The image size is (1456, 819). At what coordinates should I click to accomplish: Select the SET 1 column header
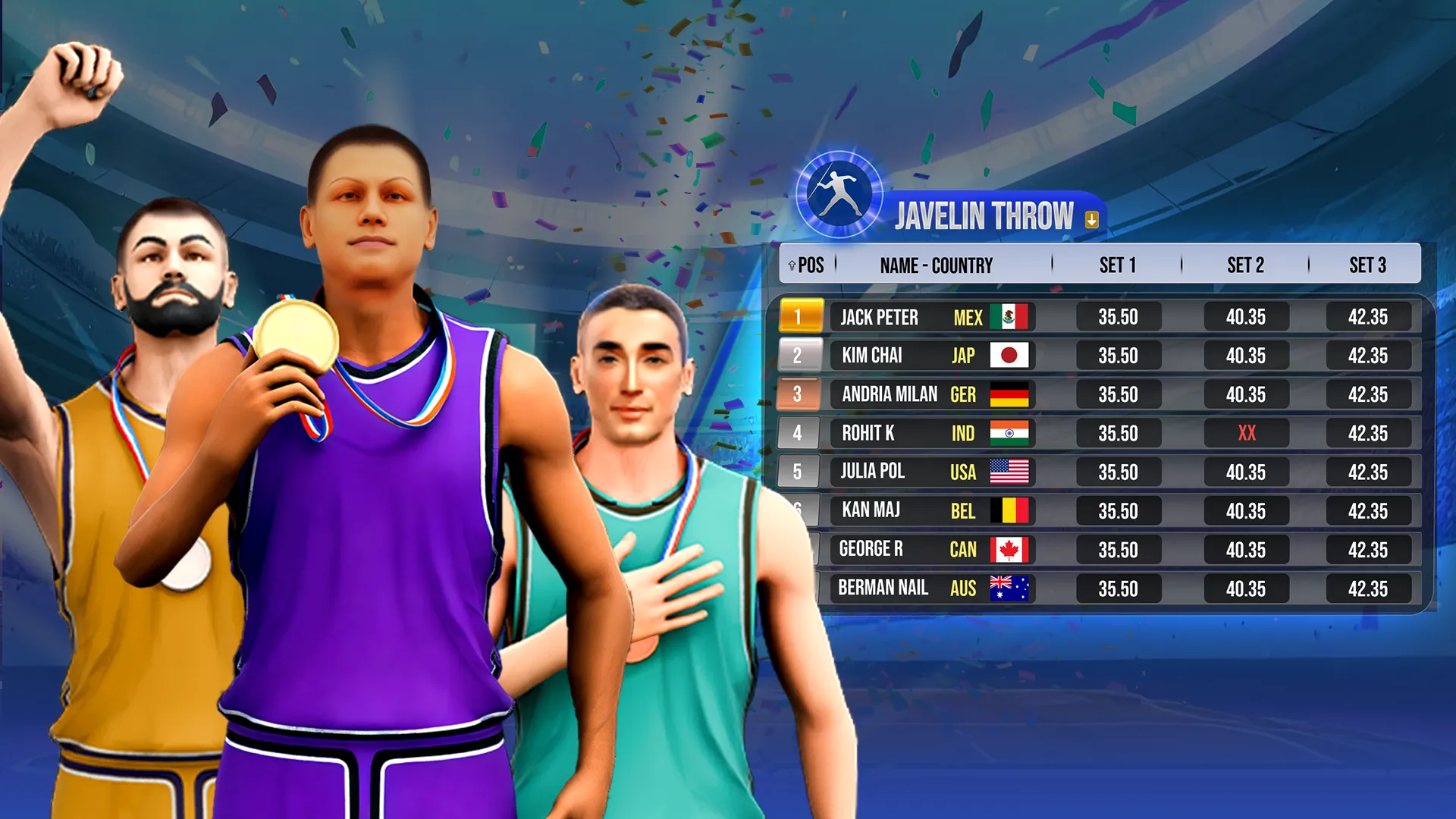pyautogui.click(x=1118, y=264)
